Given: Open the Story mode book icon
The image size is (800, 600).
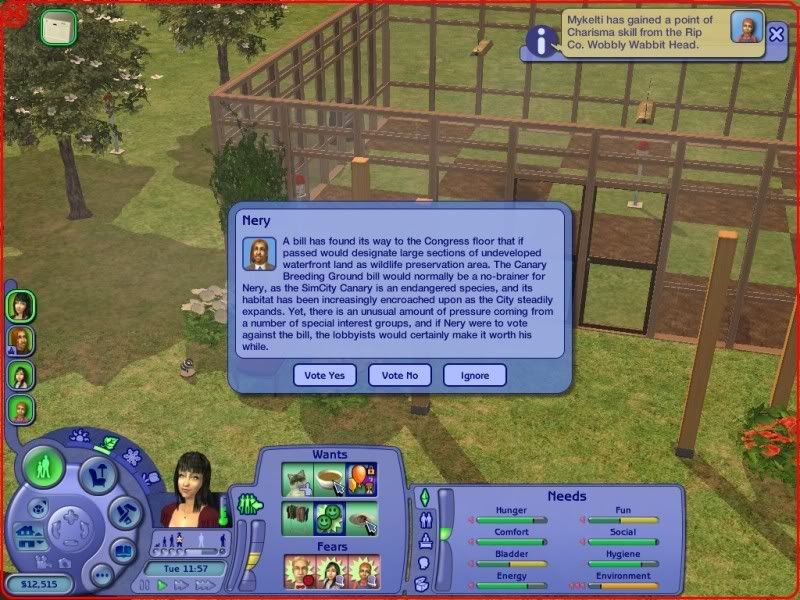Looking at the screenshot, I should 123,551.
